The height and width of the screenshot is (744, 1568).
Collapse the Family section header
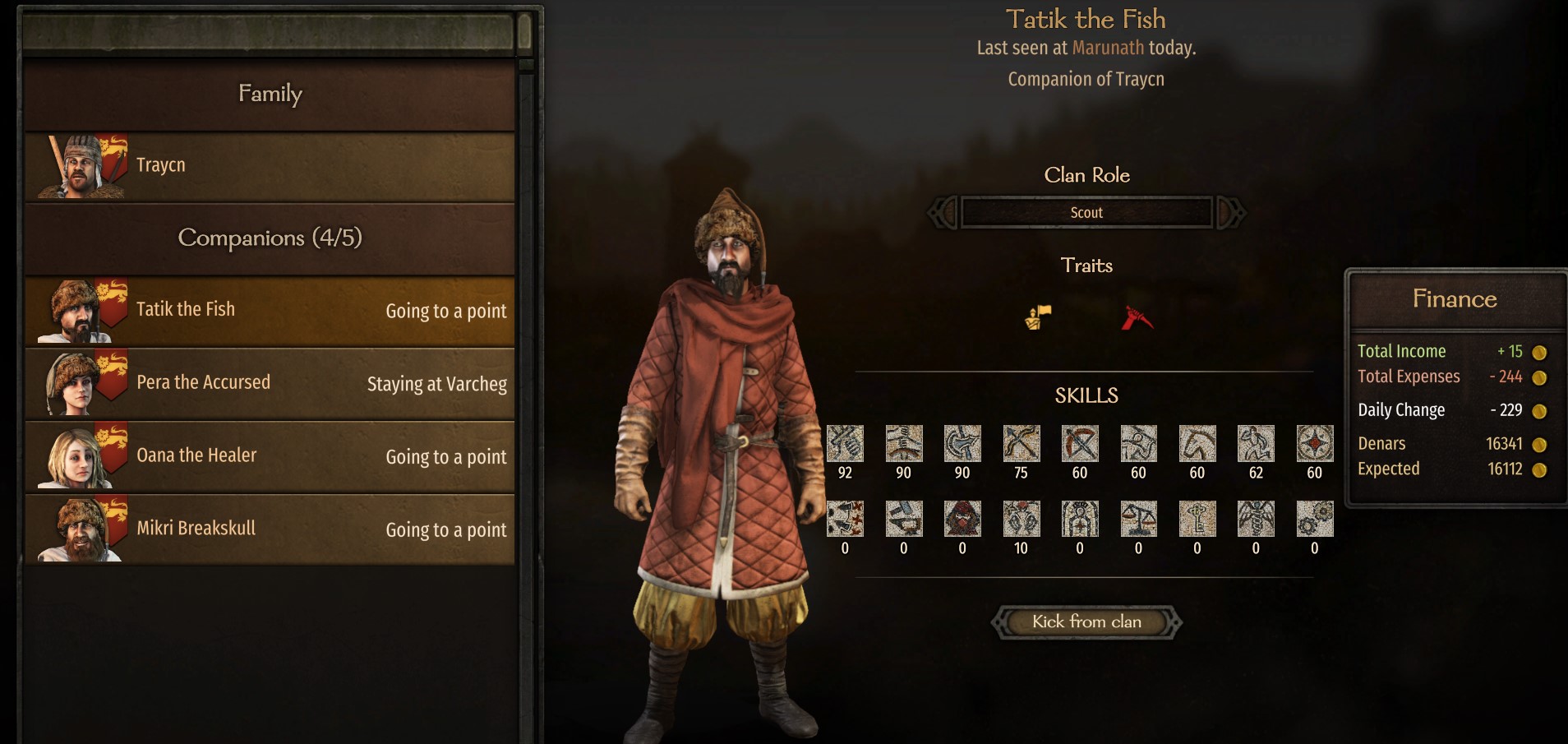click(x=270, y=94)
